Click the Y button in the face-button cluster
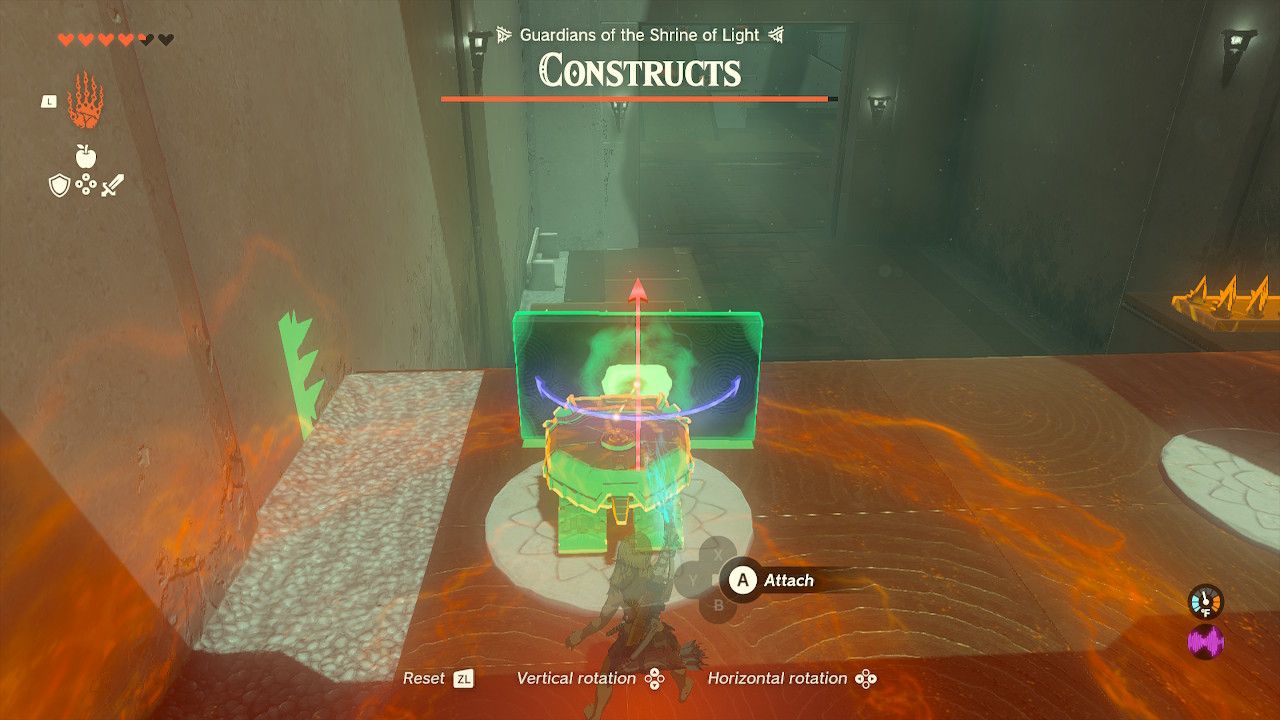 pos(692,580)
